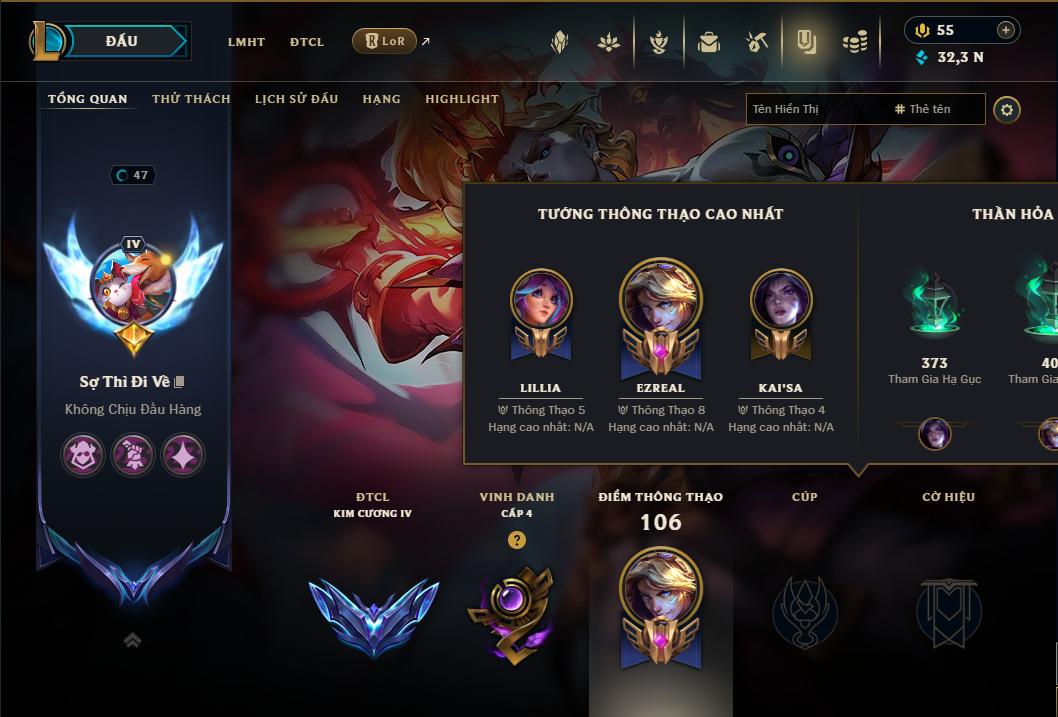Image resolution: width=1058 pixels, height=717 pixels.
Task: Switch to the Lịch Sử Đấu tab
Action: click(296, 99)
